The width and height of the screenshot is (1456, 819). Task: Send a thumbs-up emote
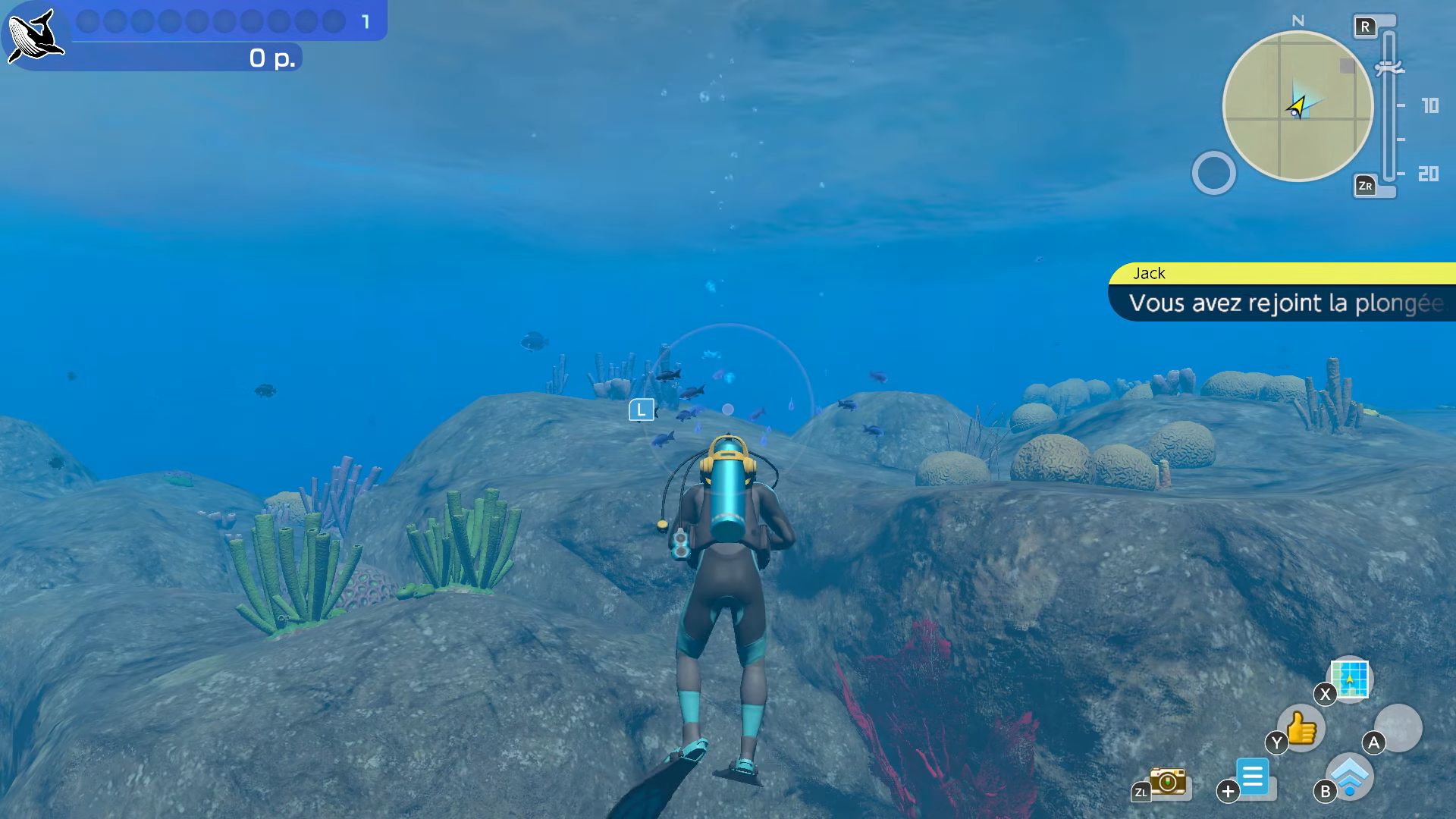[1302, 728]
